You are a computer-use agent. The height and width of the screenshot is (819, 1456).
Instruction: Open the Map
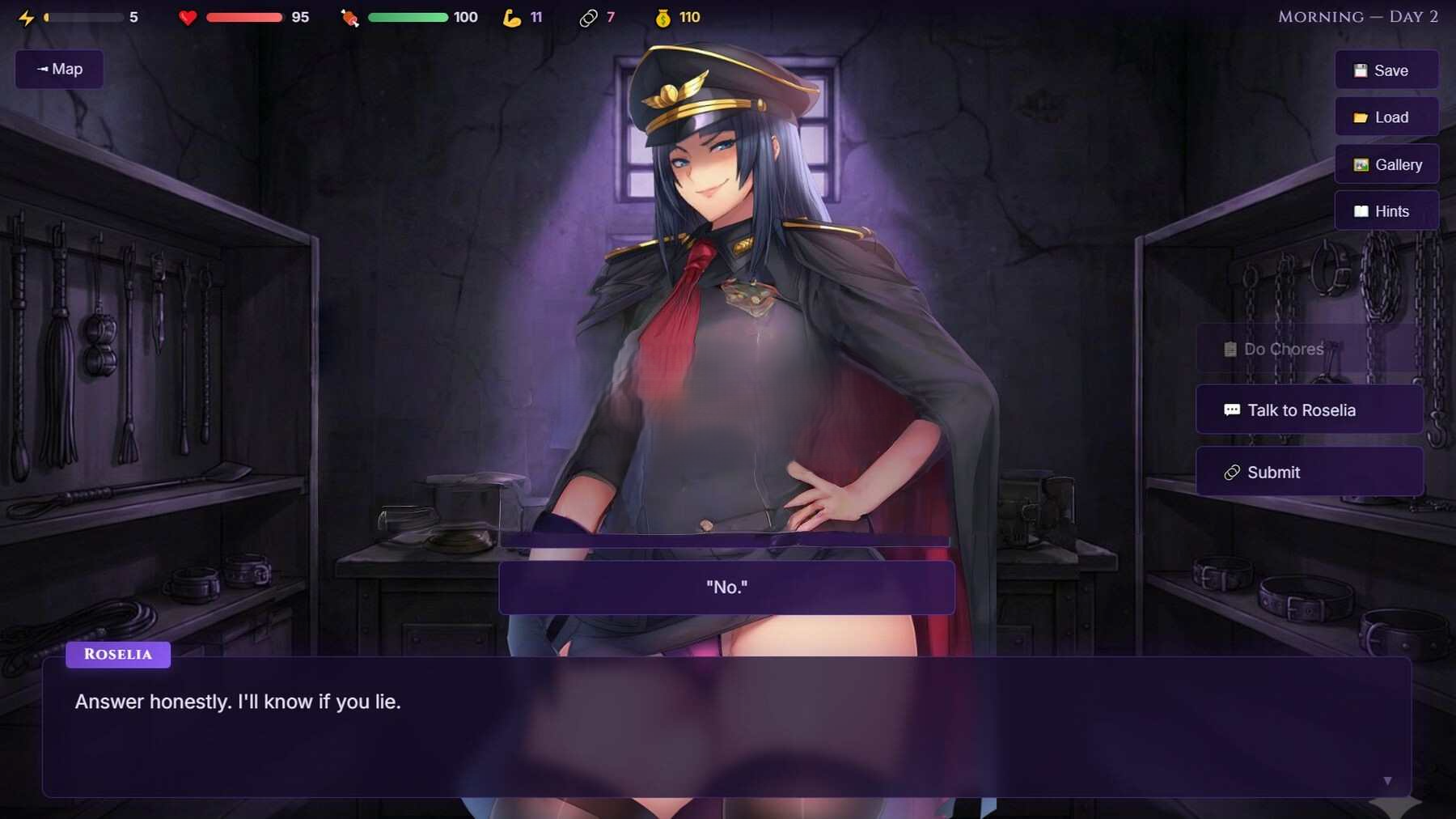click(x=58, y=69)
